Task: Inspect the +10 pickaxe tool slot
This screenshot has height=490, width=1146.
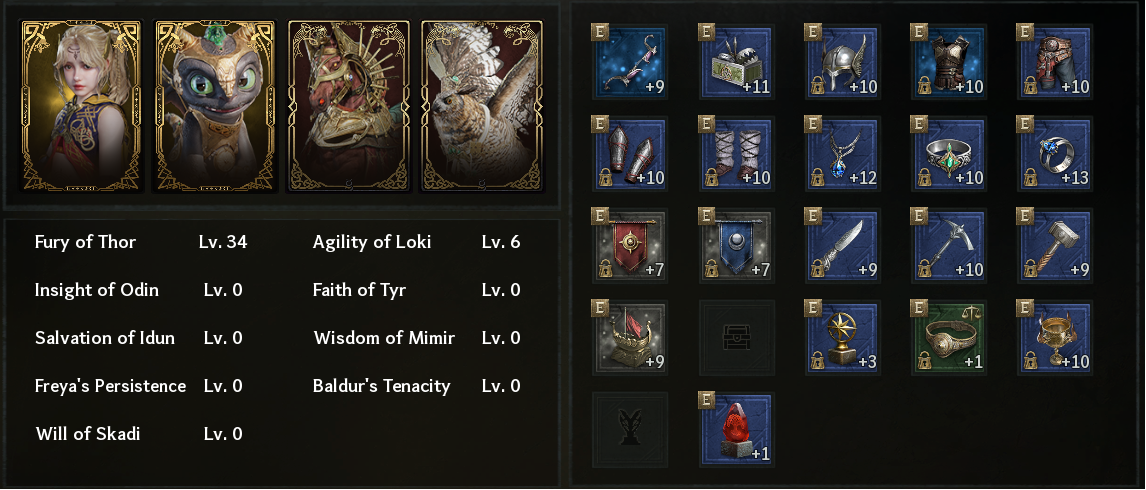Action: point(948,246)
